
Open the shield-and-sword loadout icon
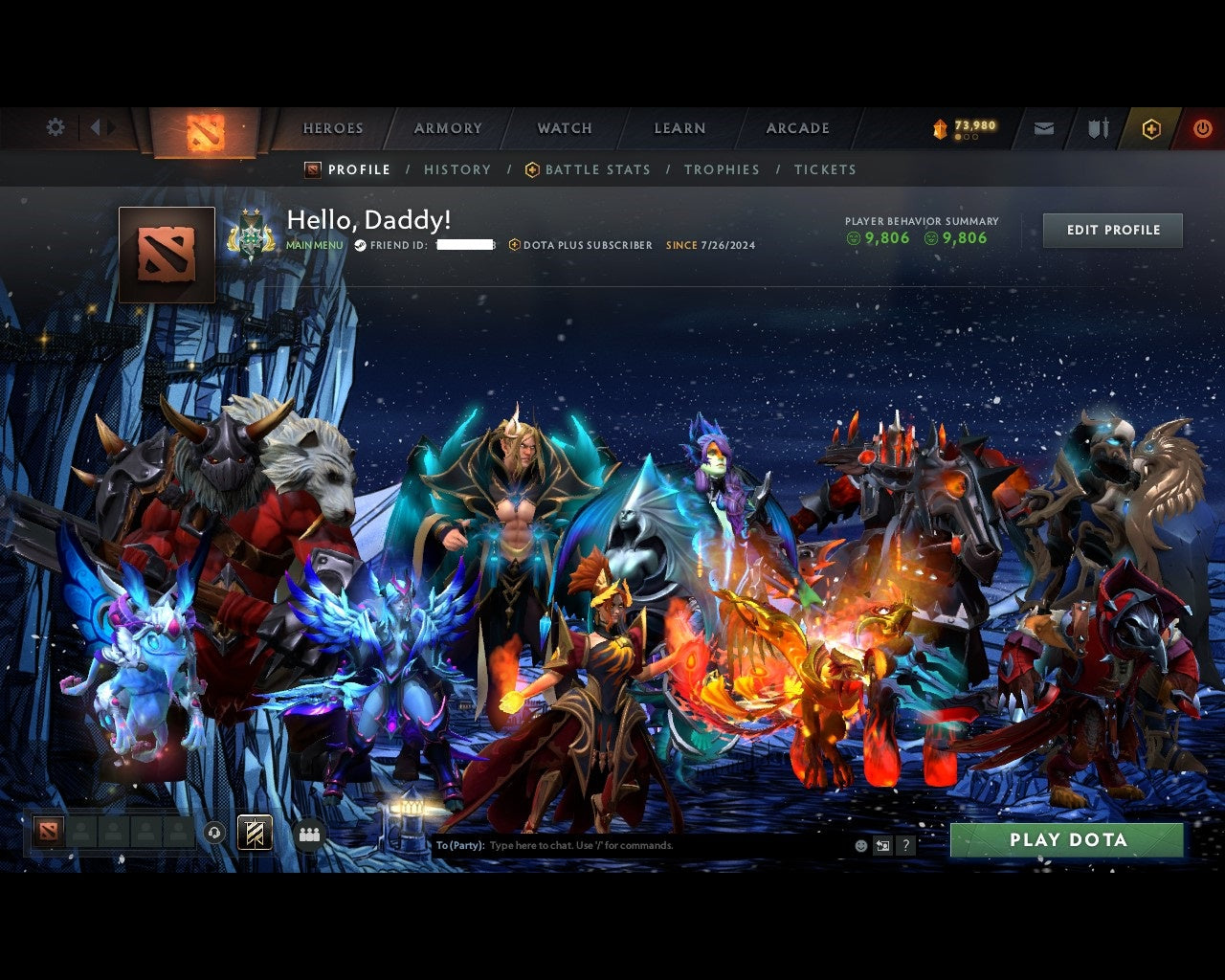[x=1097, y=127]
